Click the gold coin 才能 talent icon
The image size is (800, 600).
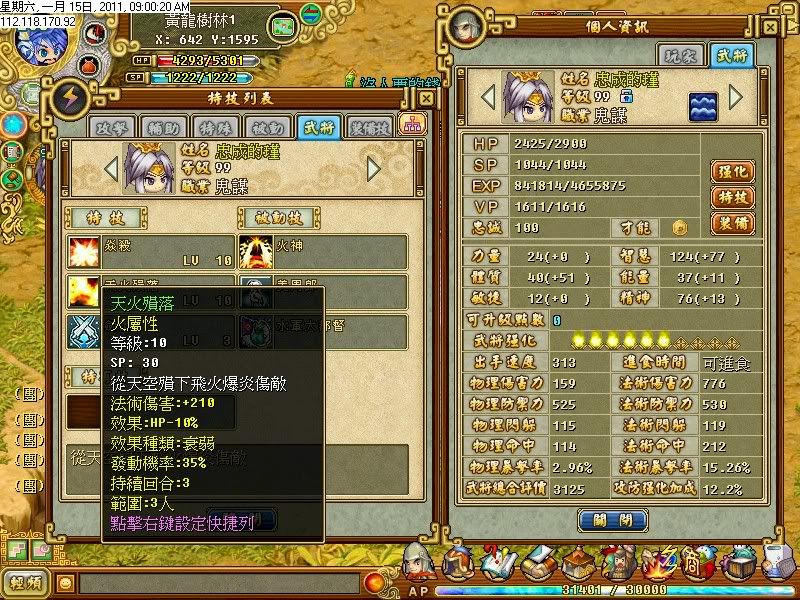click(x=679, y=227)
